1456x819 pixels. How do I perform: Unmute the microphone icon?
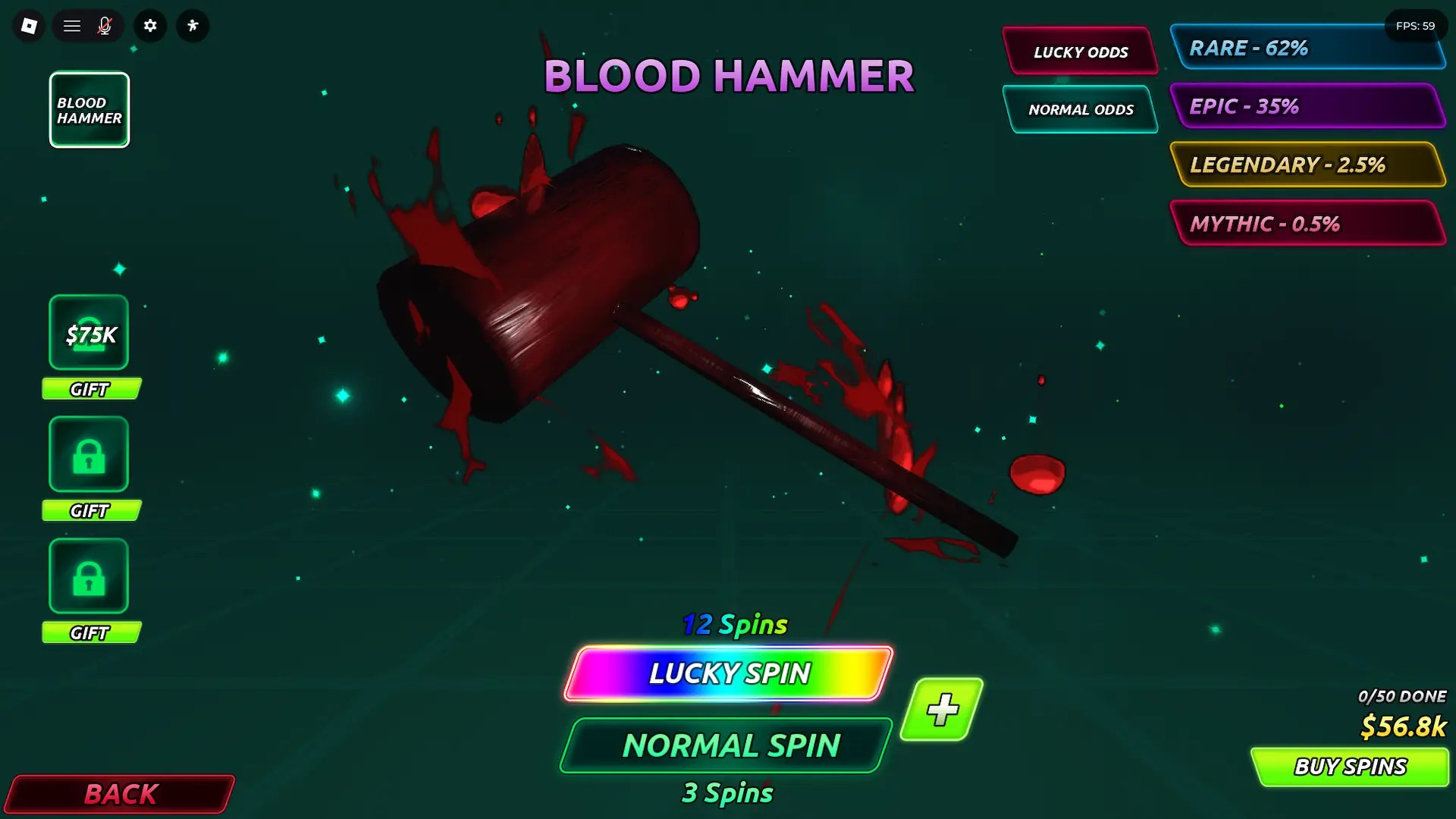(x=105, y=25)
